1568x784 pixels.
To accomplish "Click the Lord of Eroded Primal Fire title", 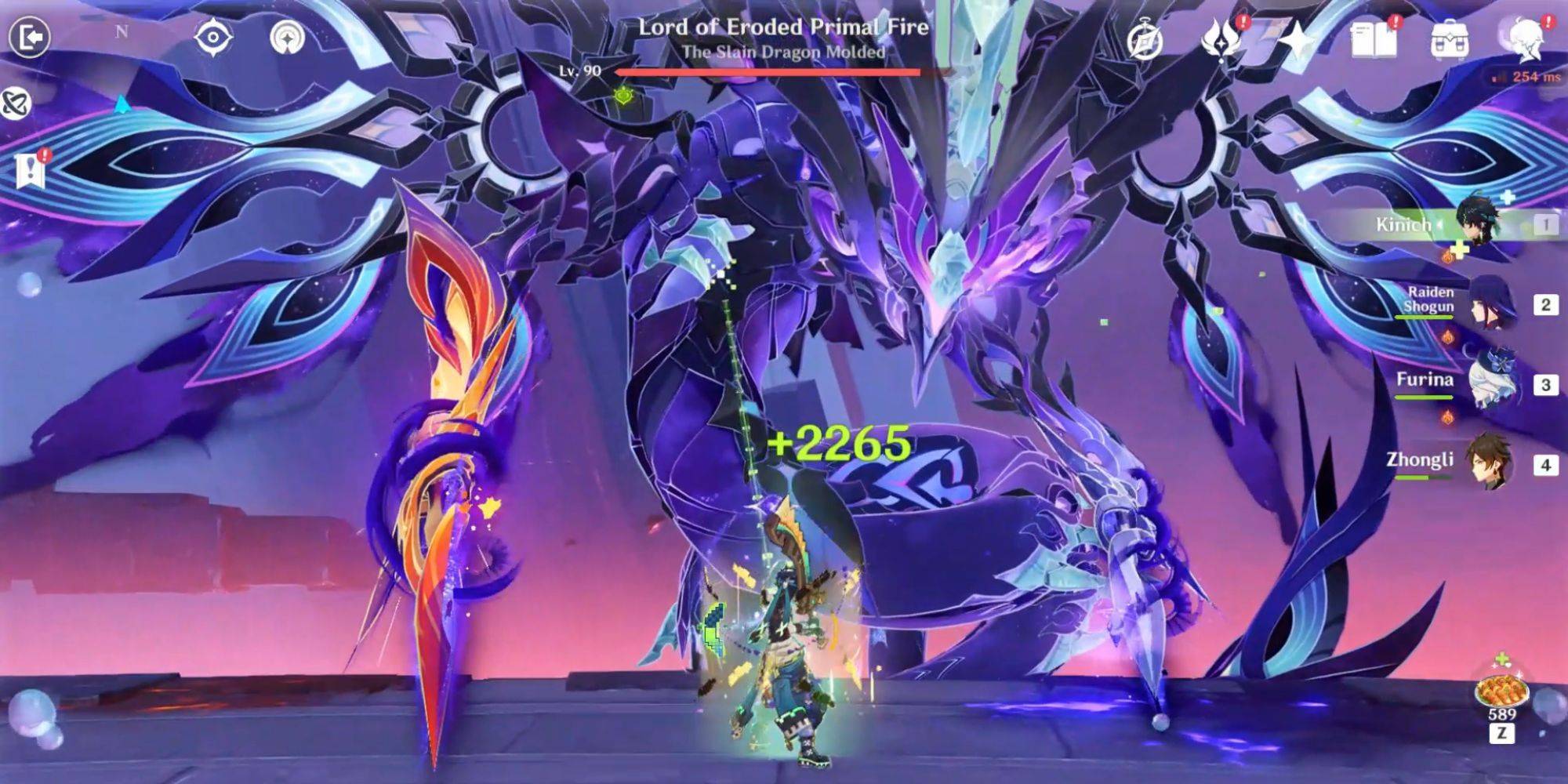I will [782, 27].
